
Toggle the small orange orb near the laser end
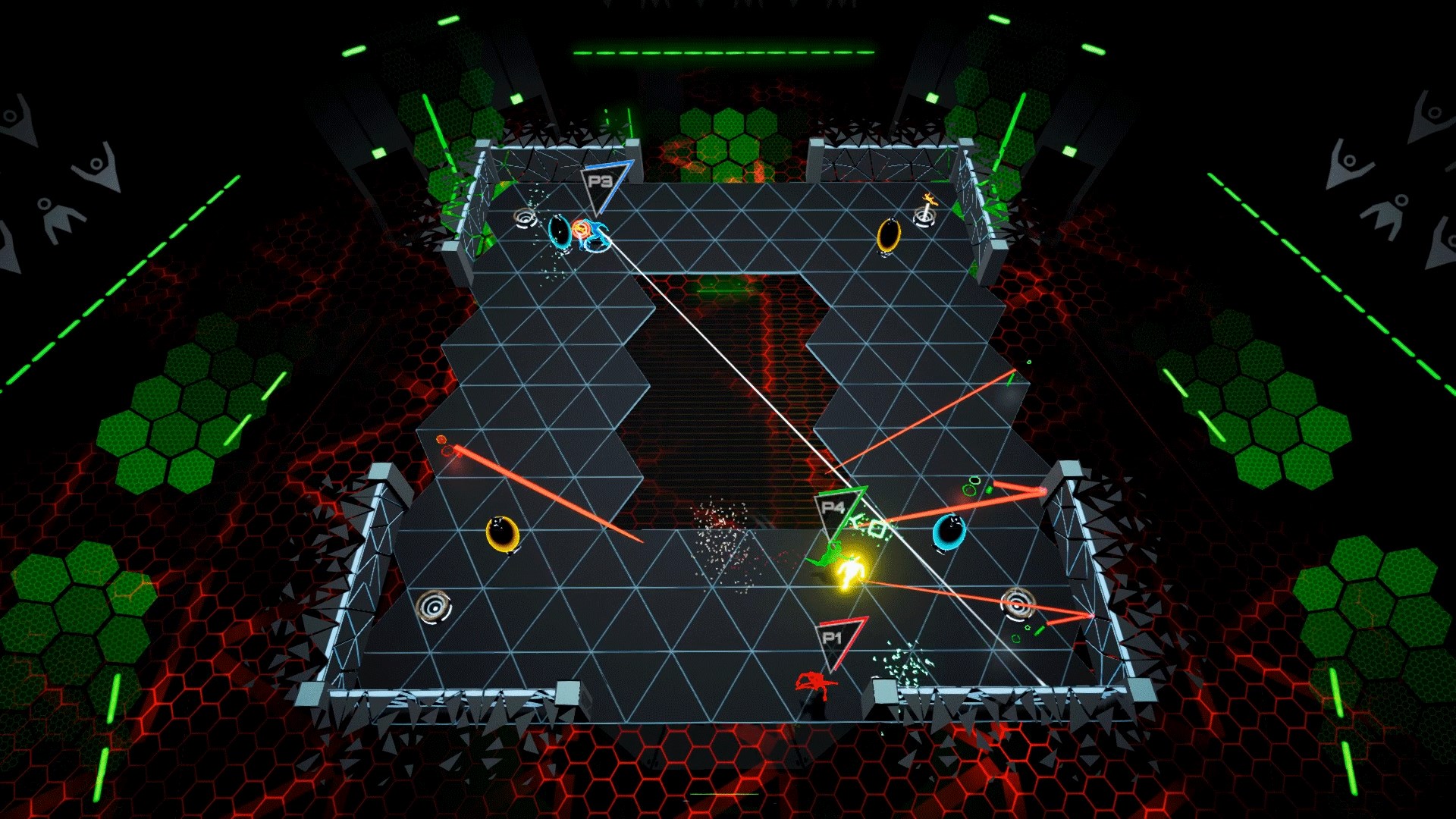click(x=441, y=440)
